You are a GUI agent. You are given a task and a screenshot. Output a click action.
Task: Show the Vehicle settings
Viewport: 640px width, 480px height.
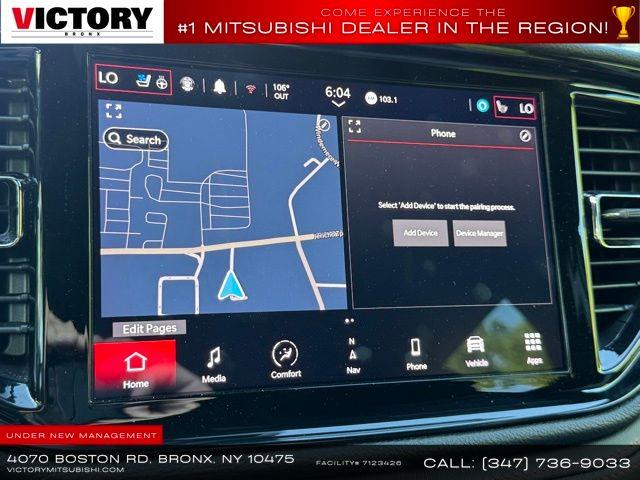click(x=476, y=350)
